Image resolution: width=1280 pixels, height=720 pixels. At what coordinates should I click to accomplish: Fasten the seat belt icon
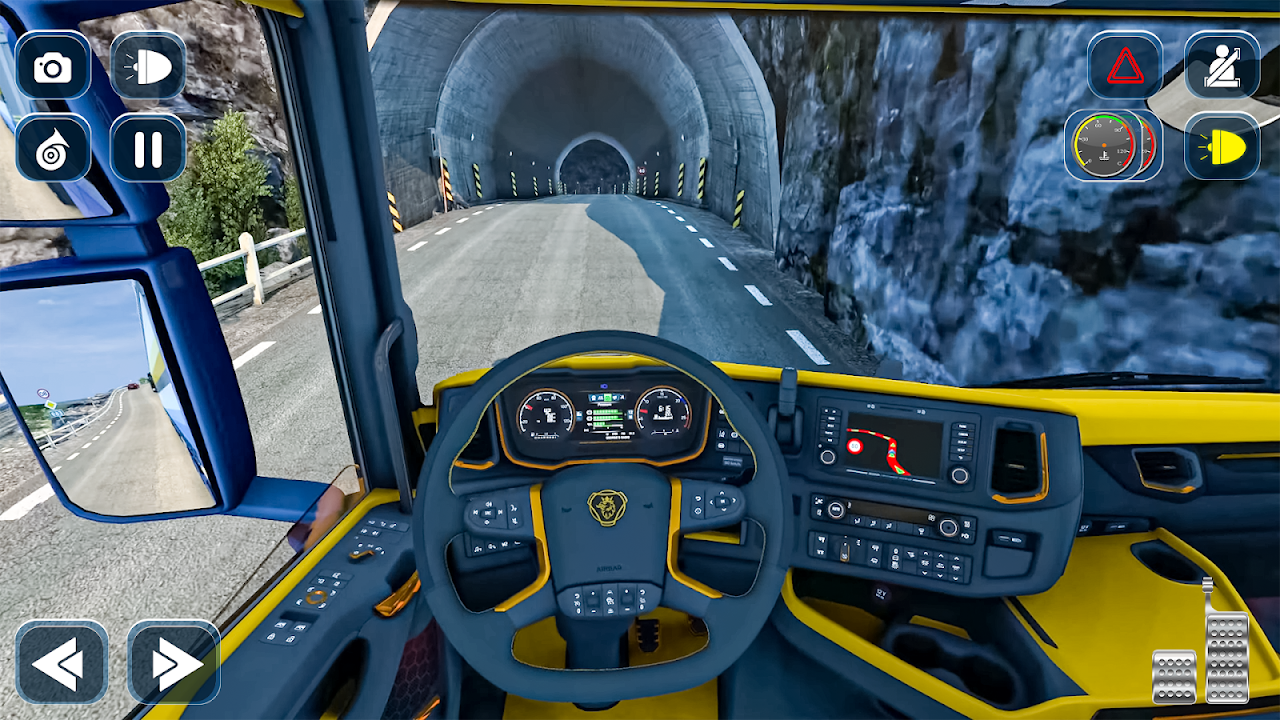[1221, 67]
